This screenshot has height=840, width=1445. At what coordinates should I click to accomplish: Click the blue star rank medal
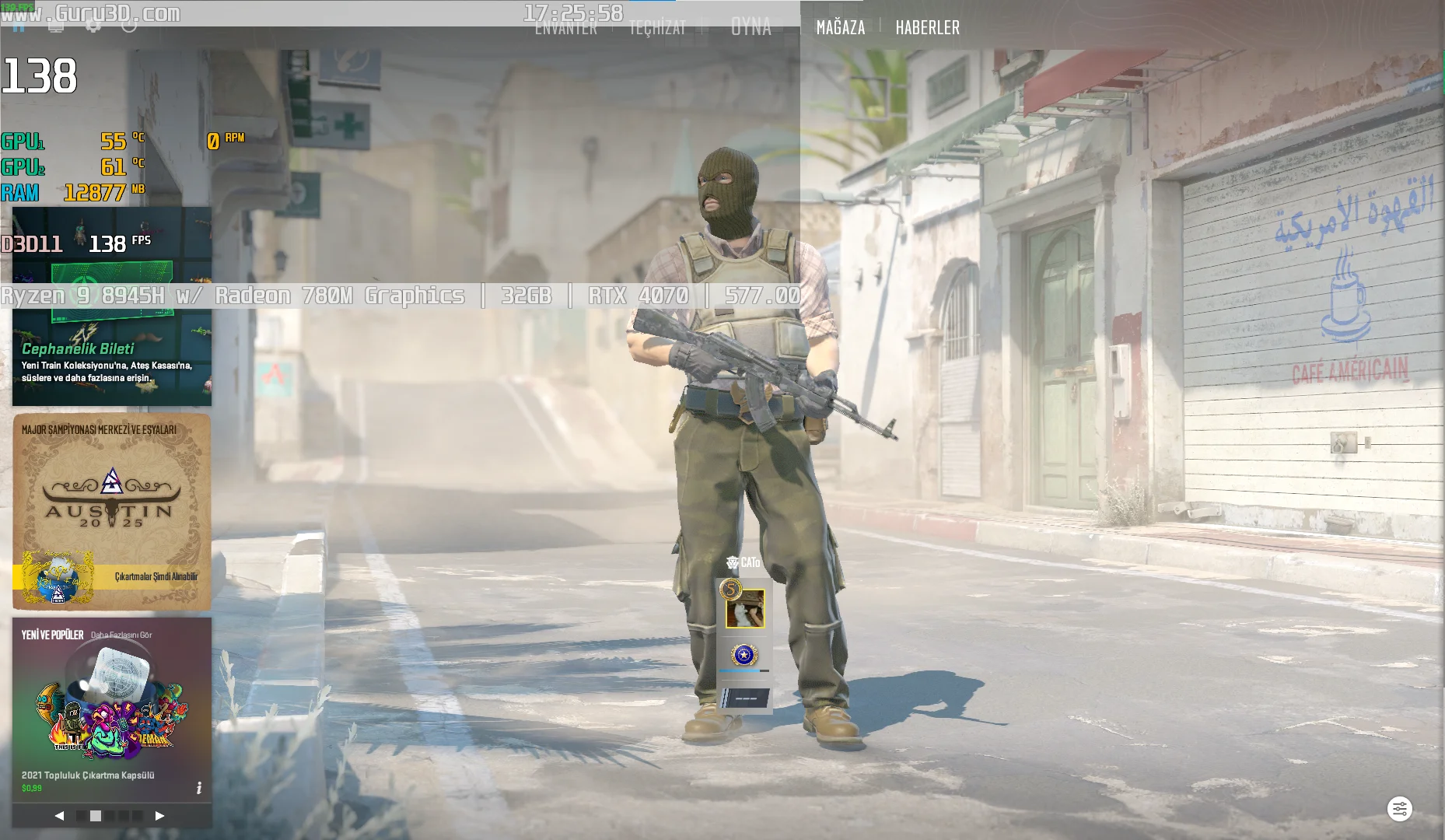[743, 655]
